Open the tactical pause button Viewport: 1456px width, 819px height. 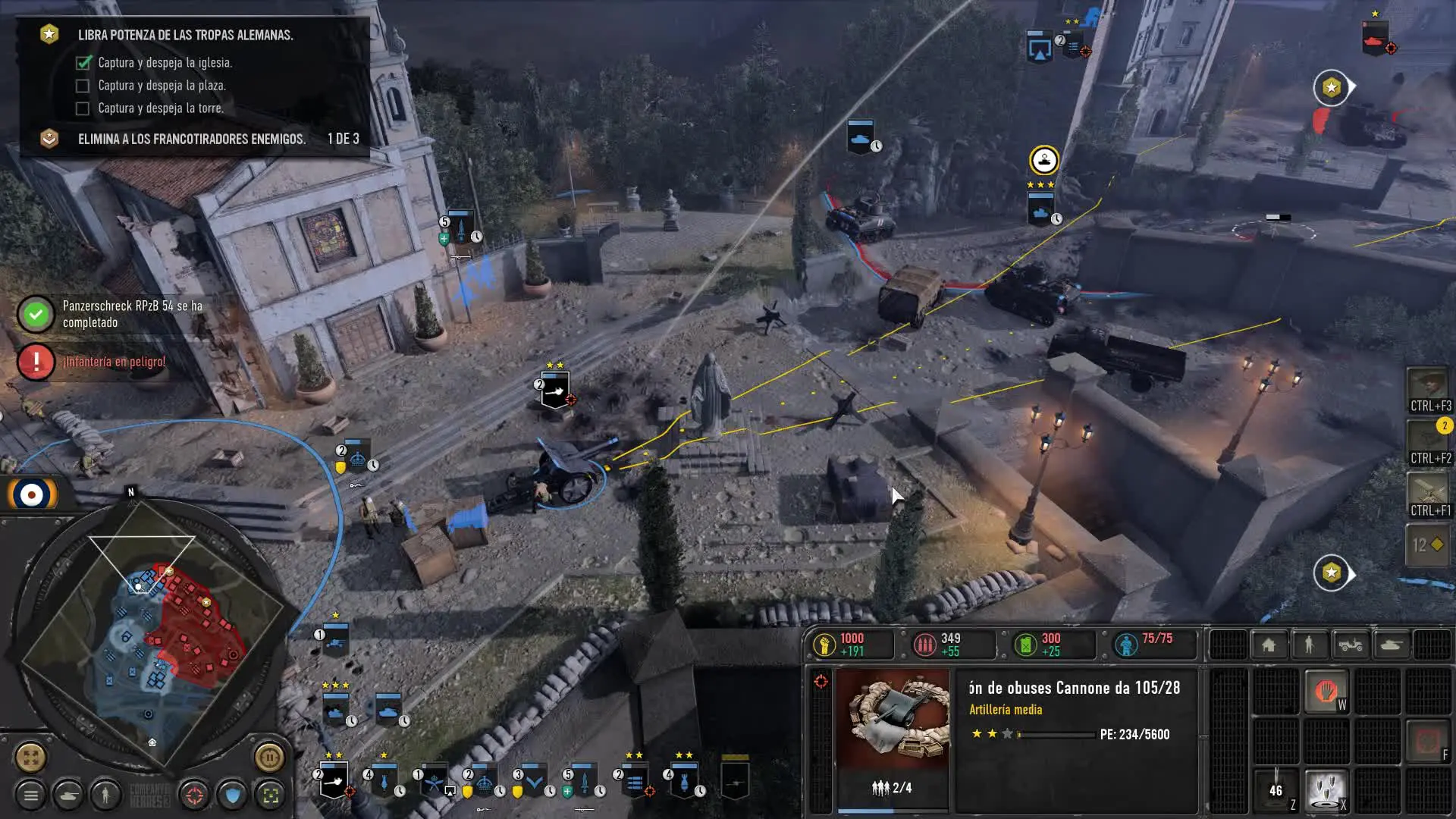269,757
